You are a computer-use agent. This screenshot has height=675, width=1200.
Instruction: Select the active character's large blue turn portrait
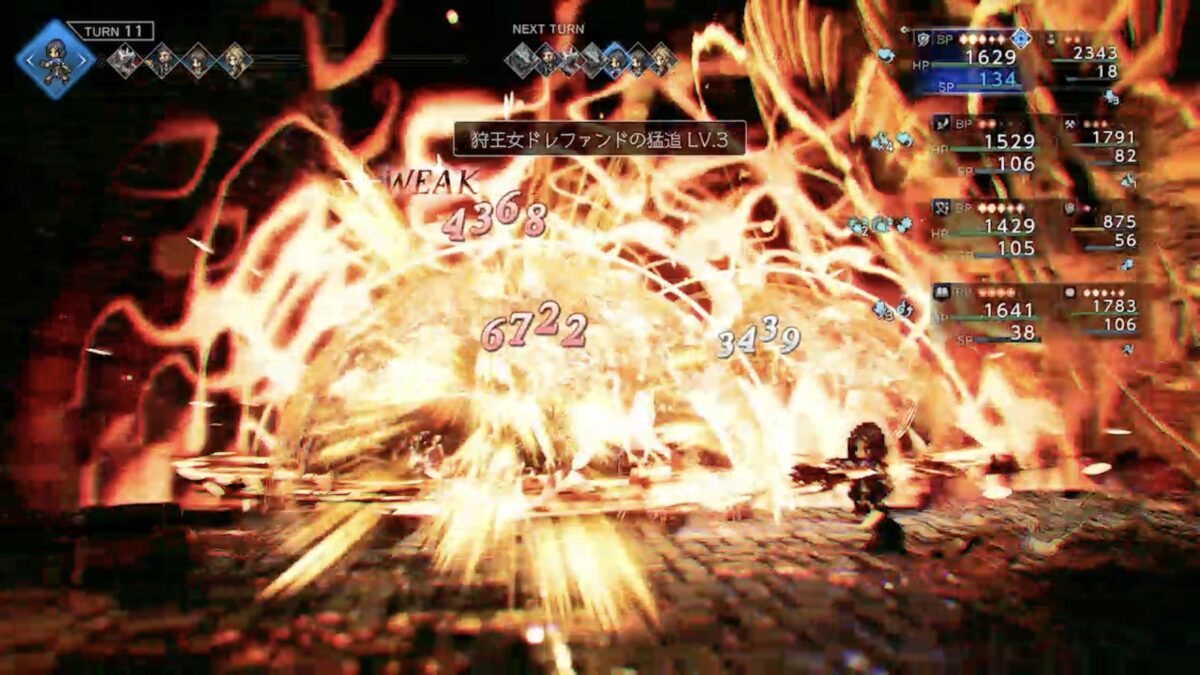[56, 60]
